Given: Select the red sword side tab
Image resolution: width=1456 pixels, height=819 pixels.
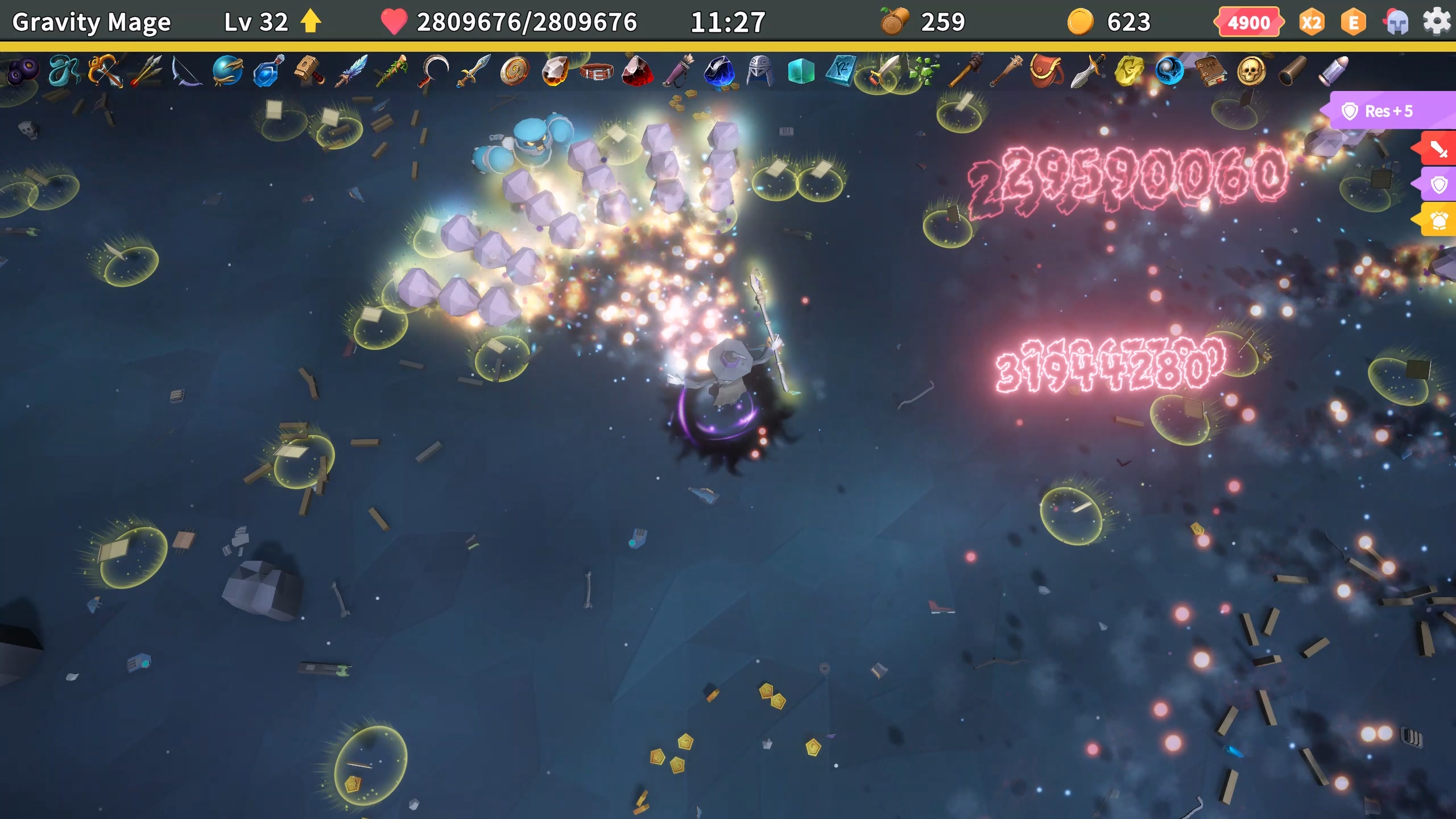Looking at the screenshot, I should click(x=1437, y=150).
